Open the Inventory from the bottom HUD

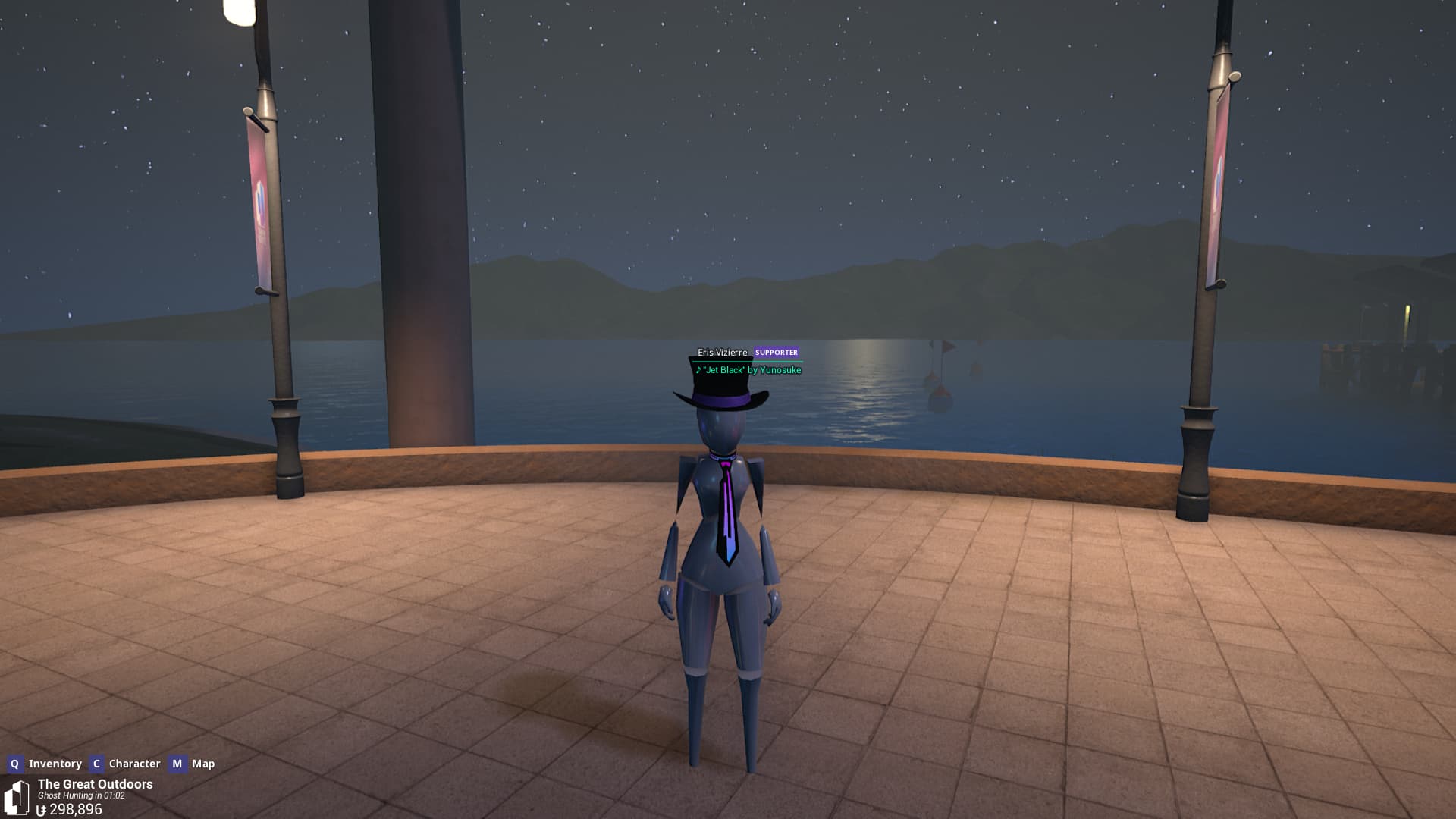54,764
